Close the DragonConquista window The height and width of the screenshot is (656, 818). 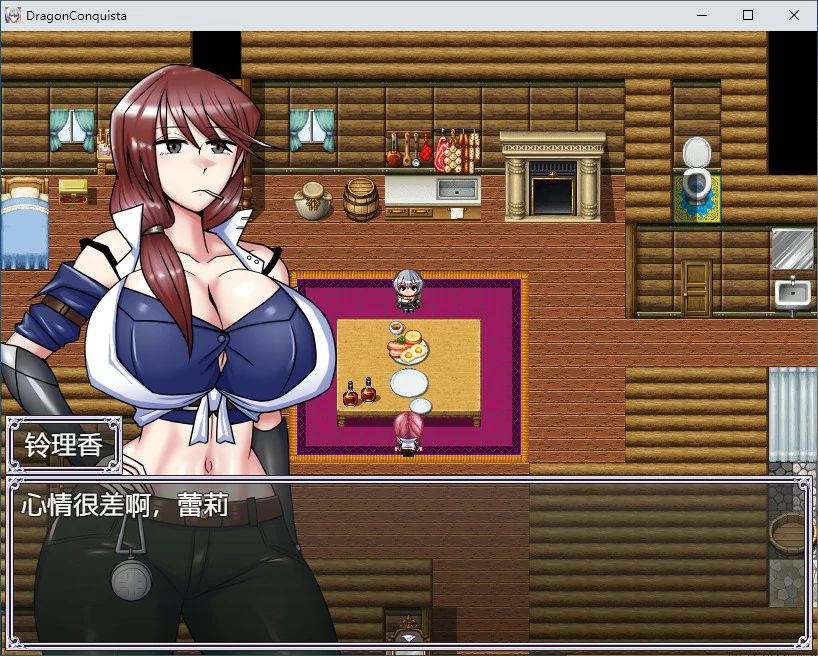(x=794, y=15)
